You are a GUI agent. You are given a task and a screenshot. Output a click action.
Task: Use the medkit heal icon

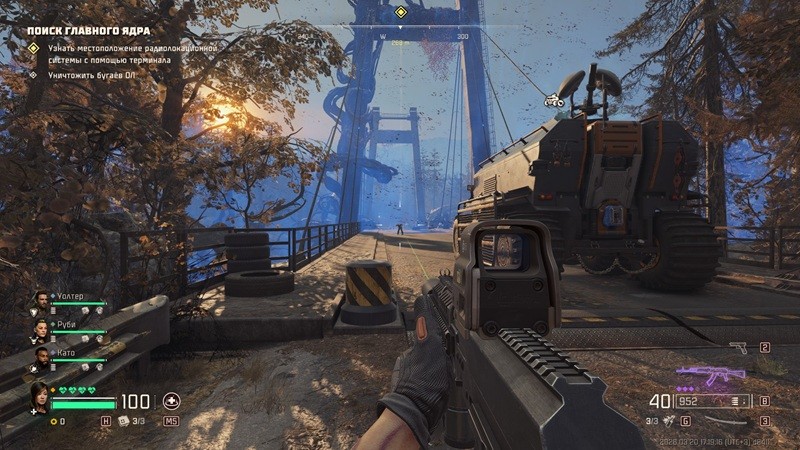pos(172,401)
